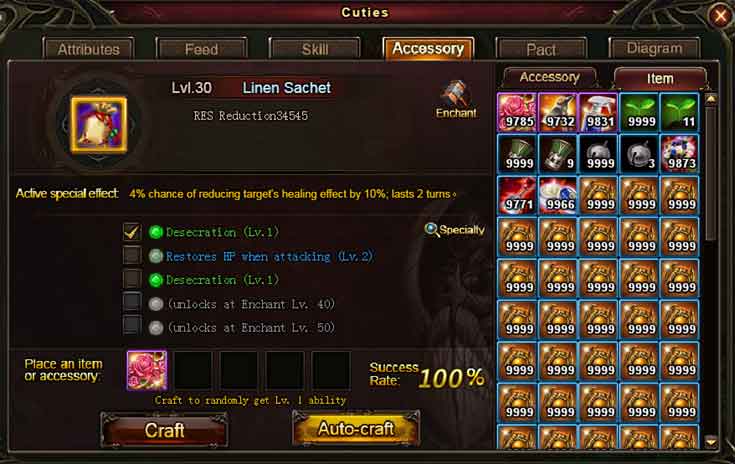Select the silver bell stack of 3
Image resolution: width=735 pixels, height=464 pixels.
click(640, 154)
